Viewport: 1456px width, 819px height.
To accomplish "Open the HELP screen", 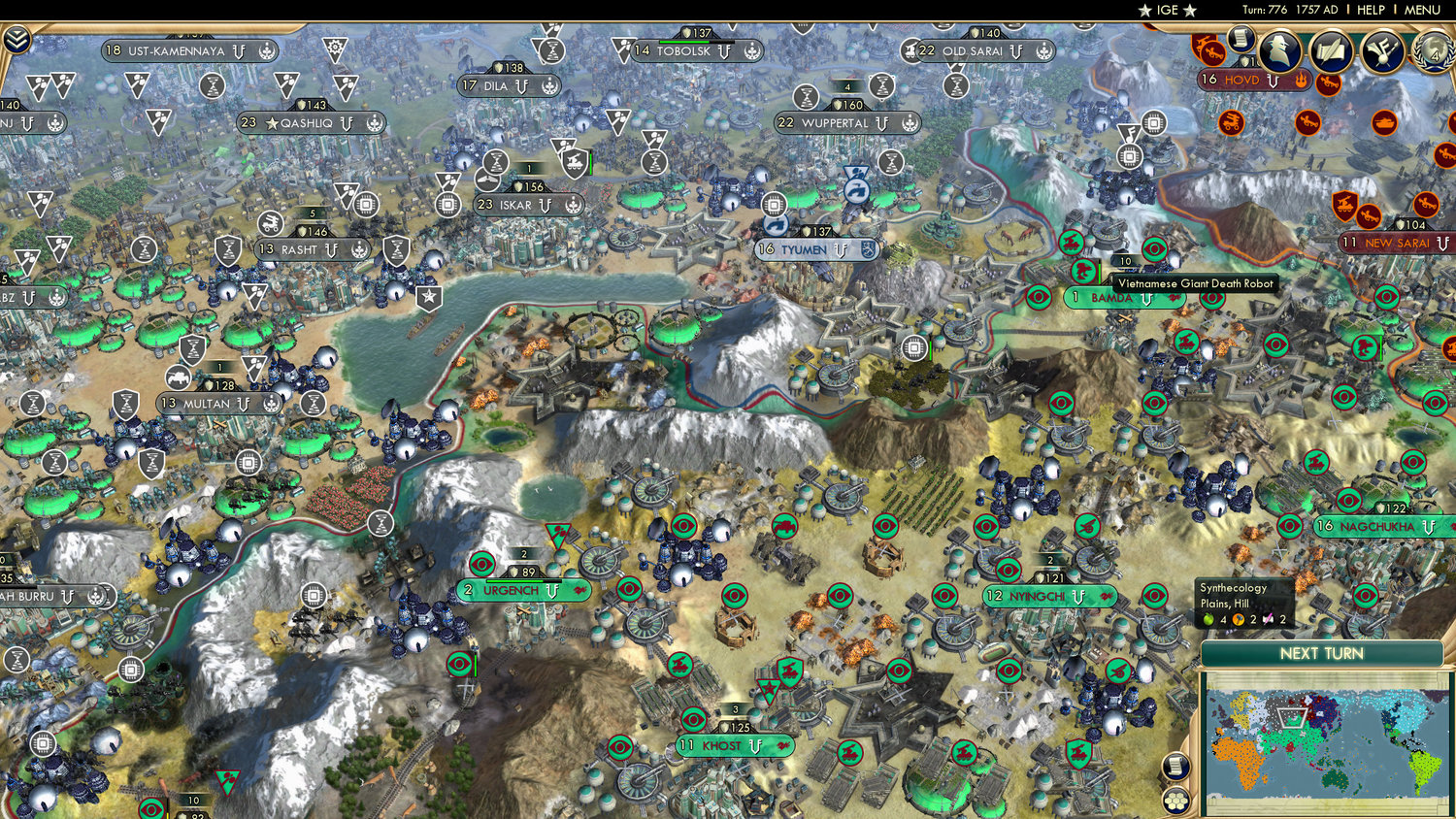I will tap(1372, 10).
